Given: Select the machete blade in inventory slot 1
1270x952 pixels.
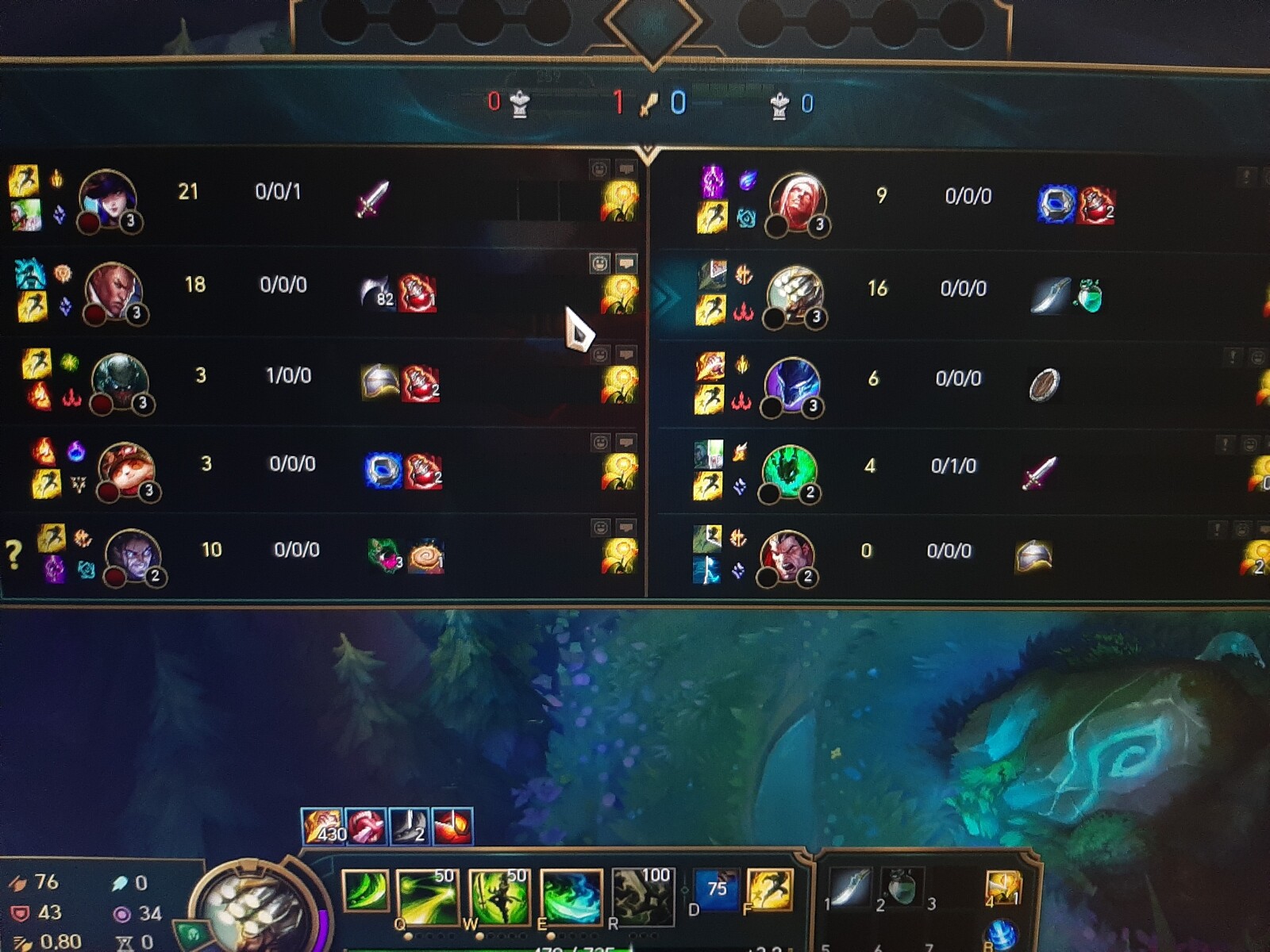Looking at the screenshot, I should [849, 889].
